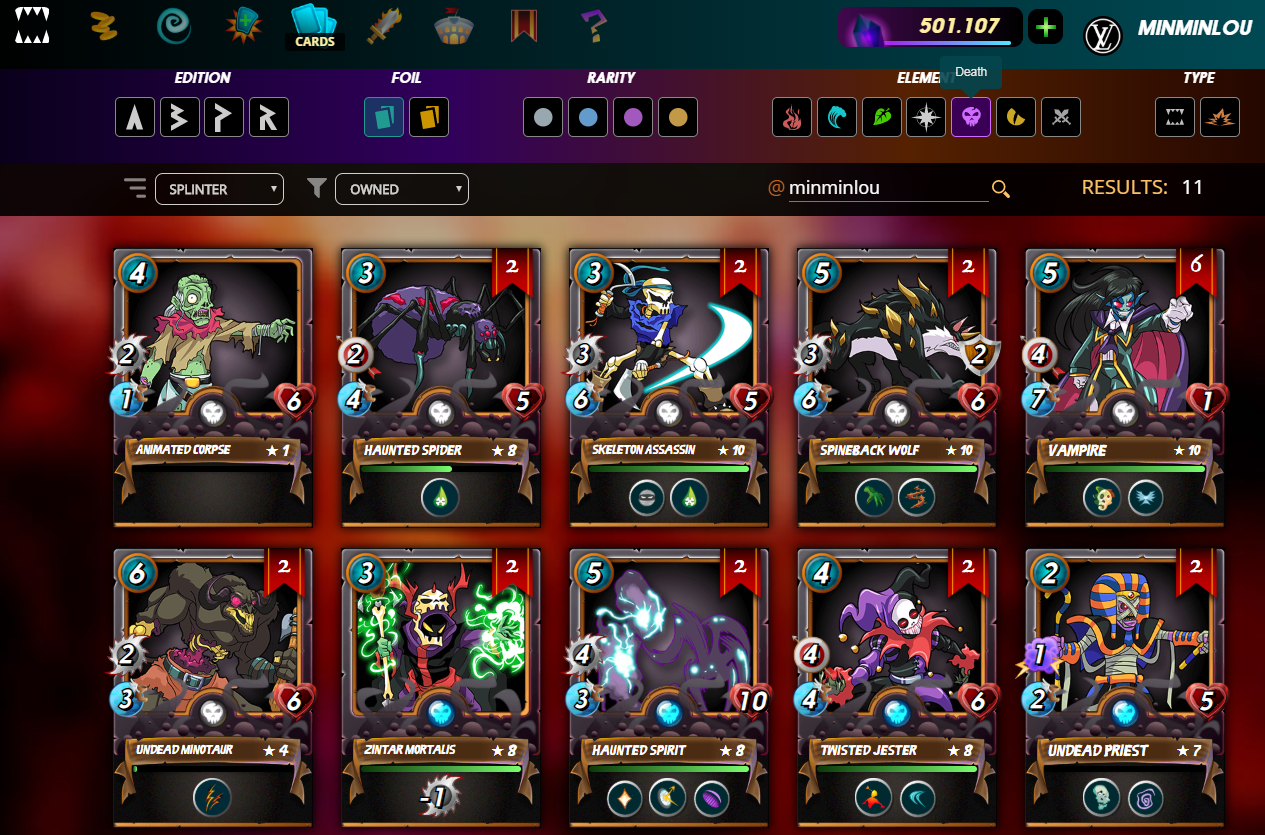
Task: Click the green plus button to add crystals
Action: coord(1045,27)
